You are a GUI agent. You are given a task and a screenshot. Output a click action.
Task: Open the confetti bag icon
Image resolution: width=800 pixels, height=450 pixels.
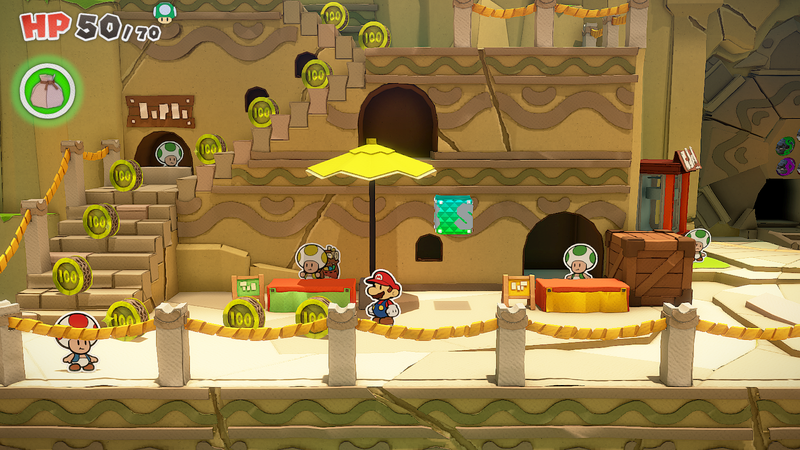pos(46,89)
